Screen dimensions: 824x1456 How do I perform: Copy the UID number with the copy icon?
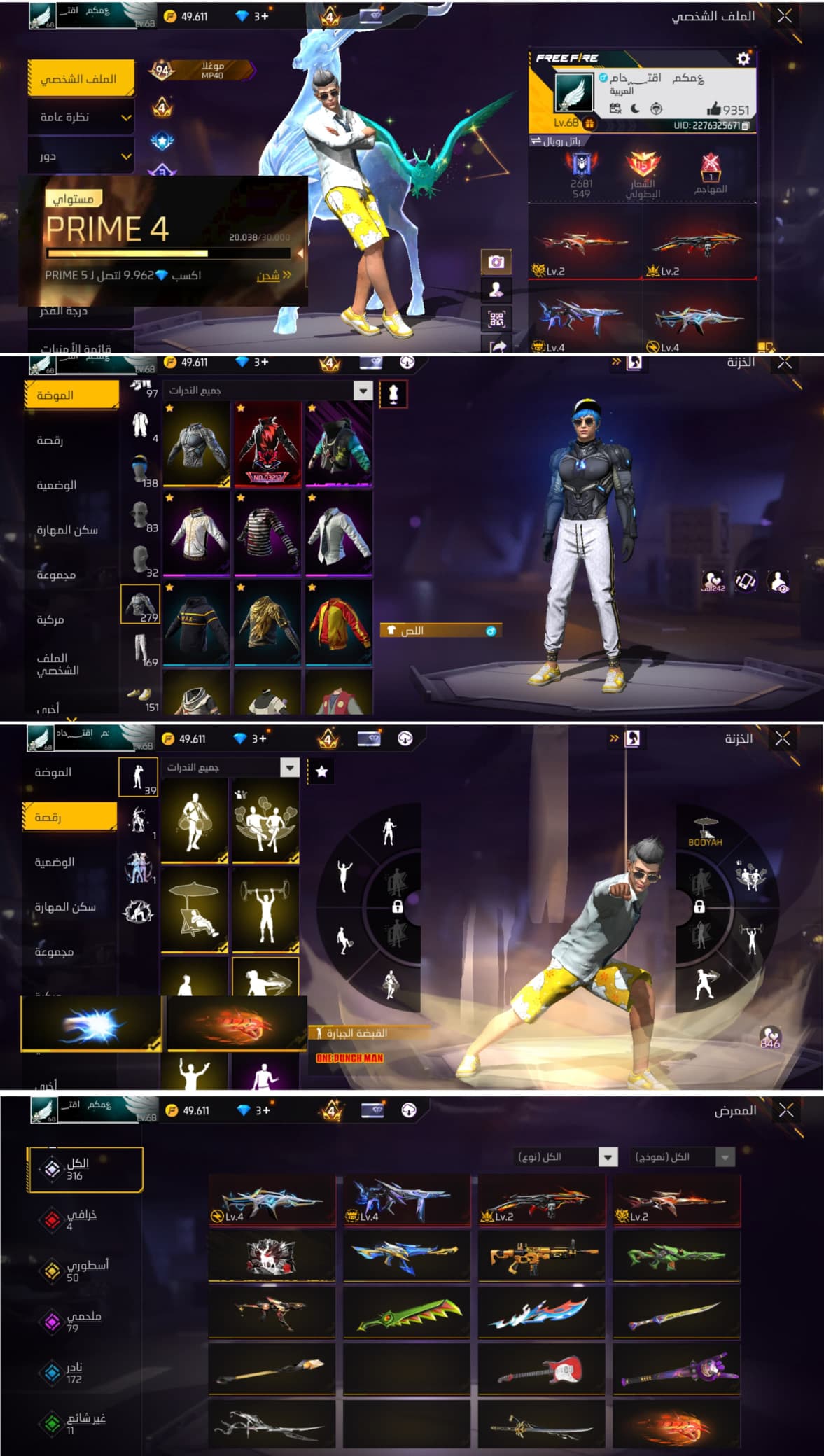click(746, 126)
